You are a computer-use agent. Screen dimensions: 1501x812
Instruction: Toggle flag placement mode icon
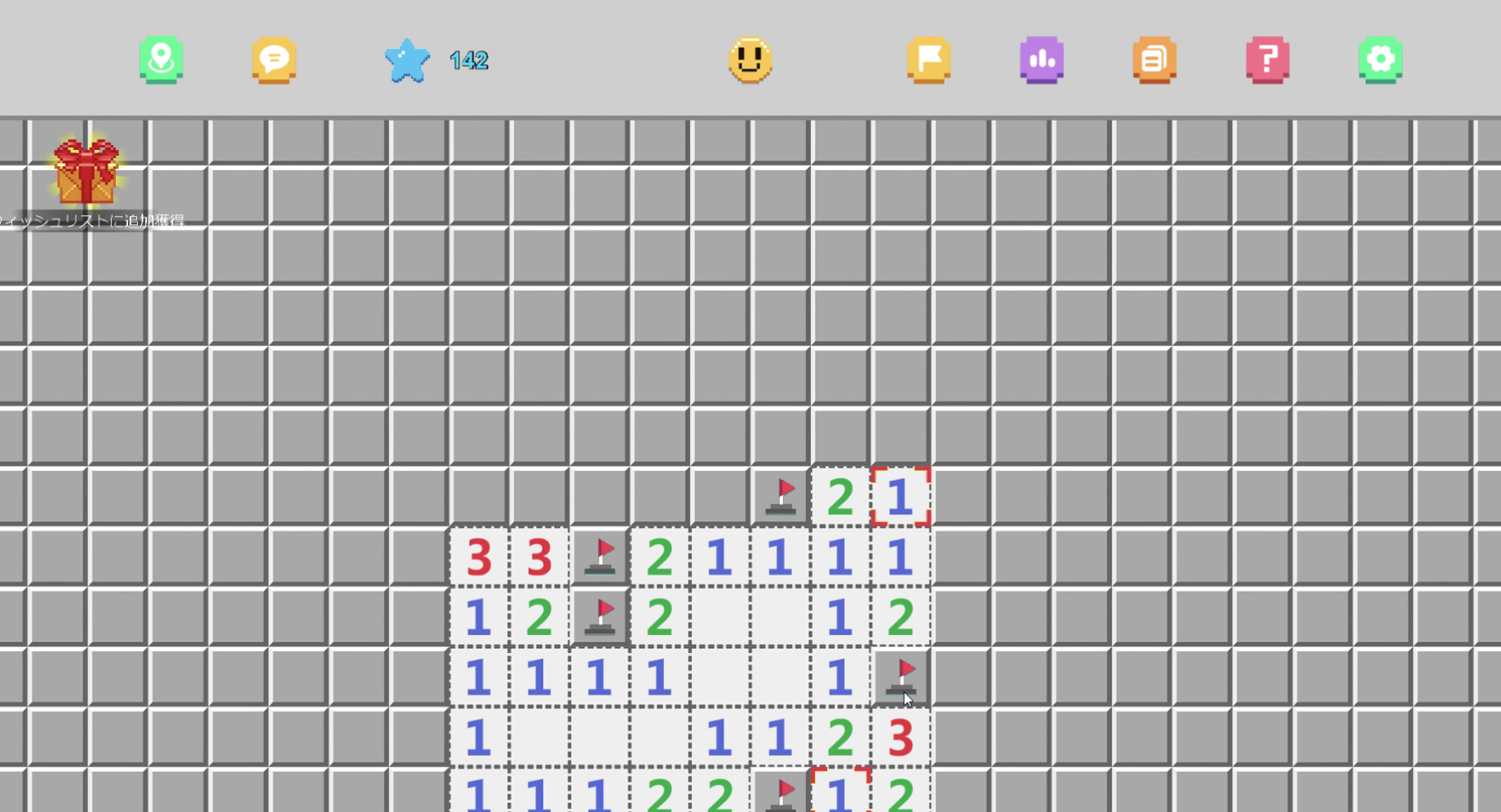[929, 61]
